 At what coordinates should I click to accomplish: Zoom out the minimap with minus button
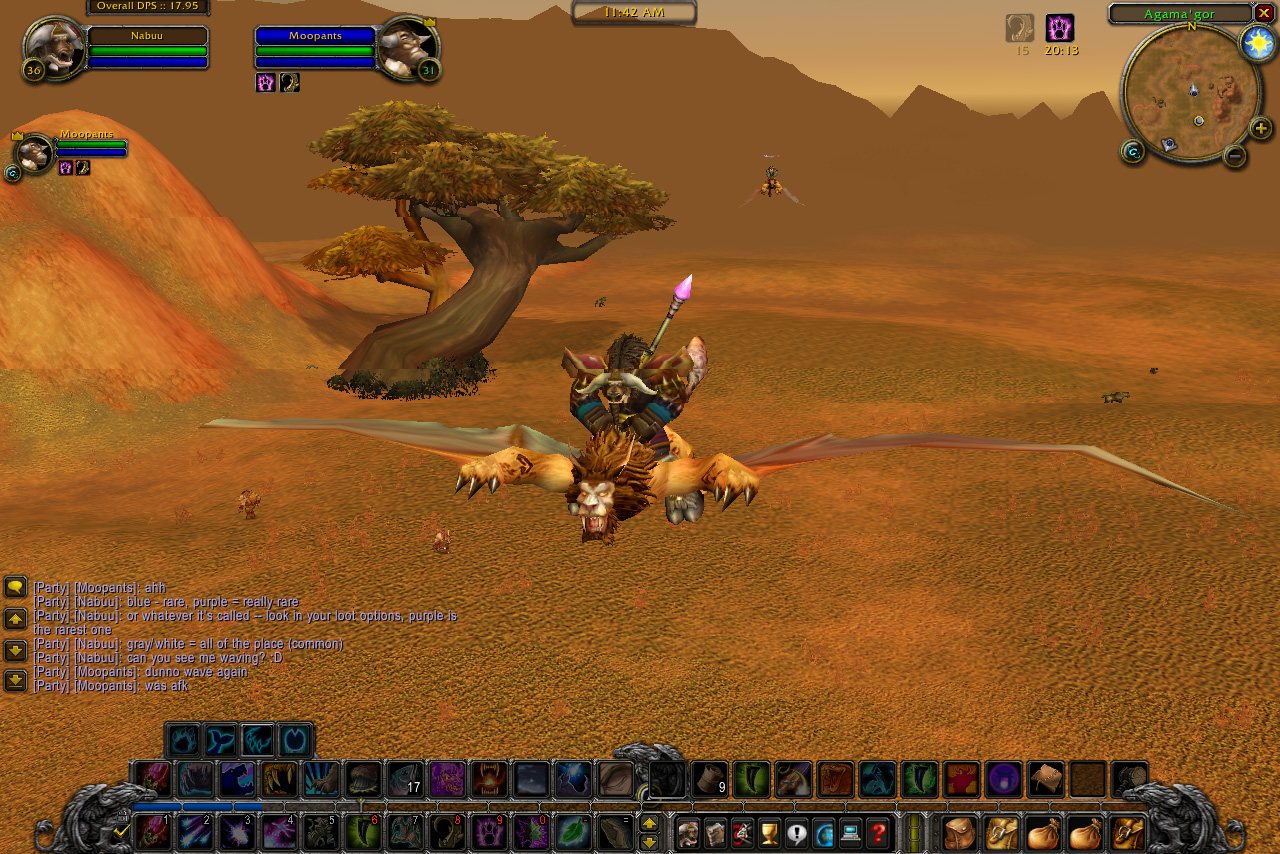pos(1235,155)
